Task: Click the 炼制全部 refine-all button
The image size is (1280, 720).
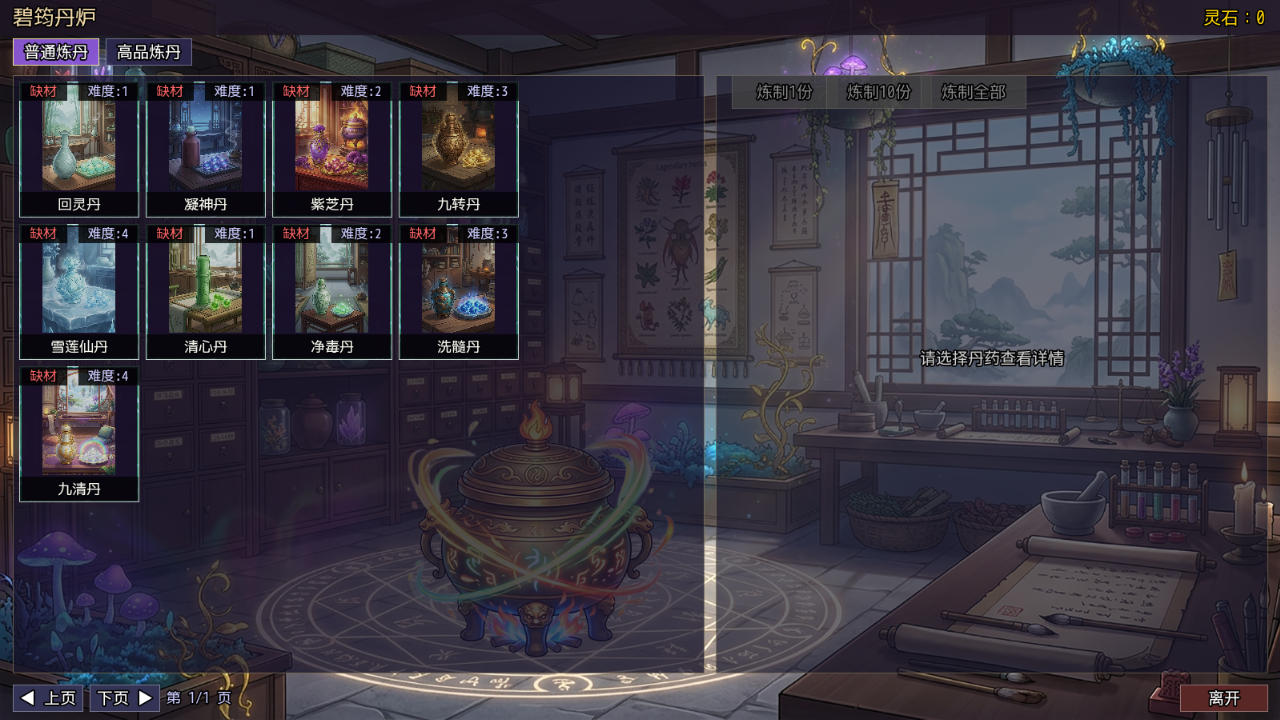Action: click(973, 92)
